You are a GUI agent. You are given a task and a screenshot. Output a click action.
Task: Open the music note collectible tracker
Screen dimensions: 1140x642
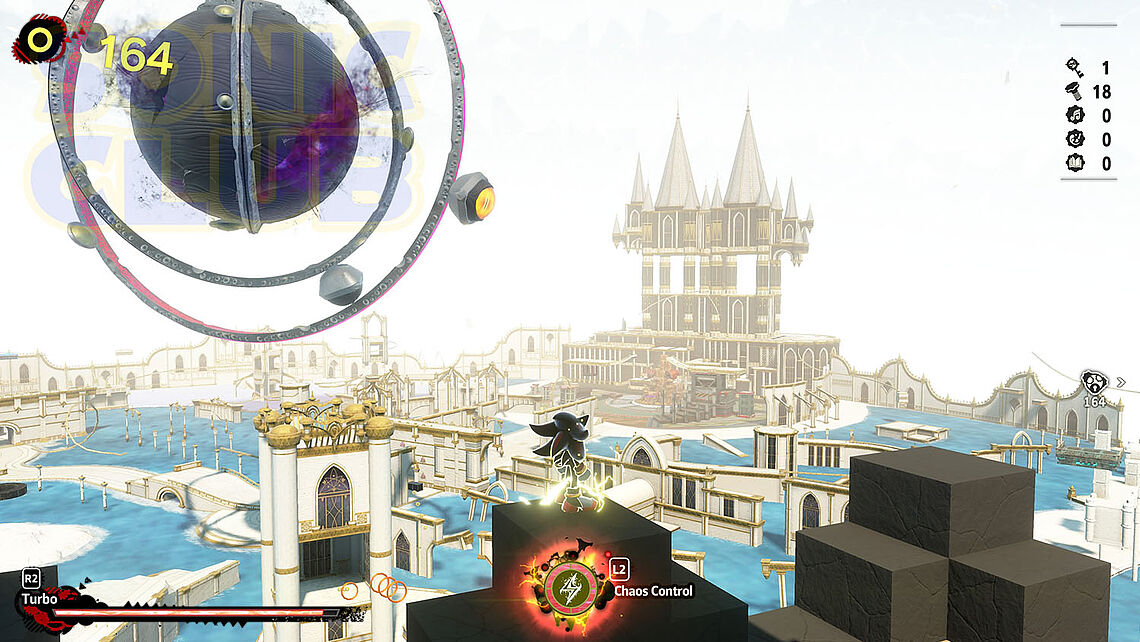(1076, 116)
